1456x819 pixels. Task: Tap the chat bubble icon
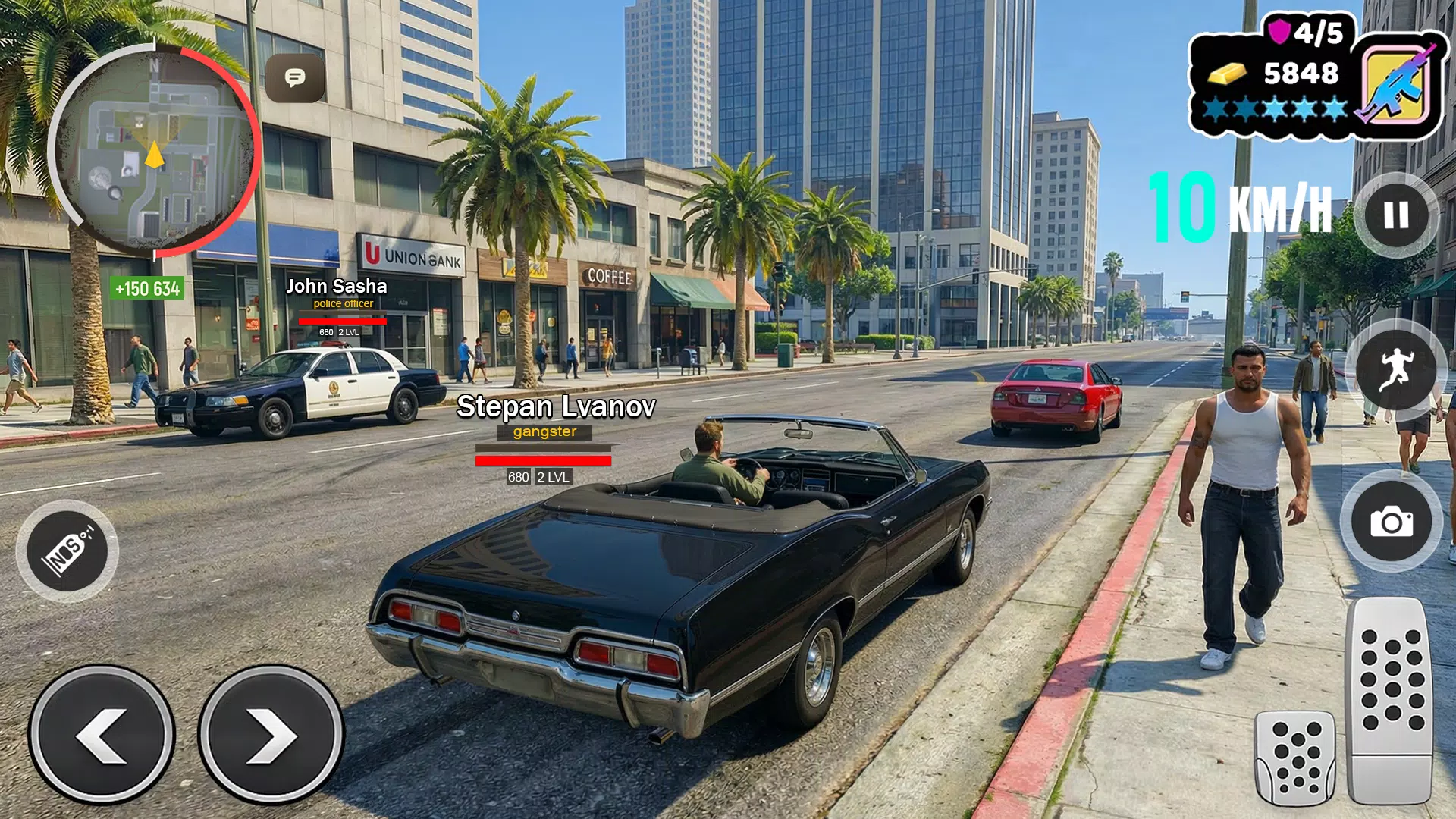coord(294,78)
